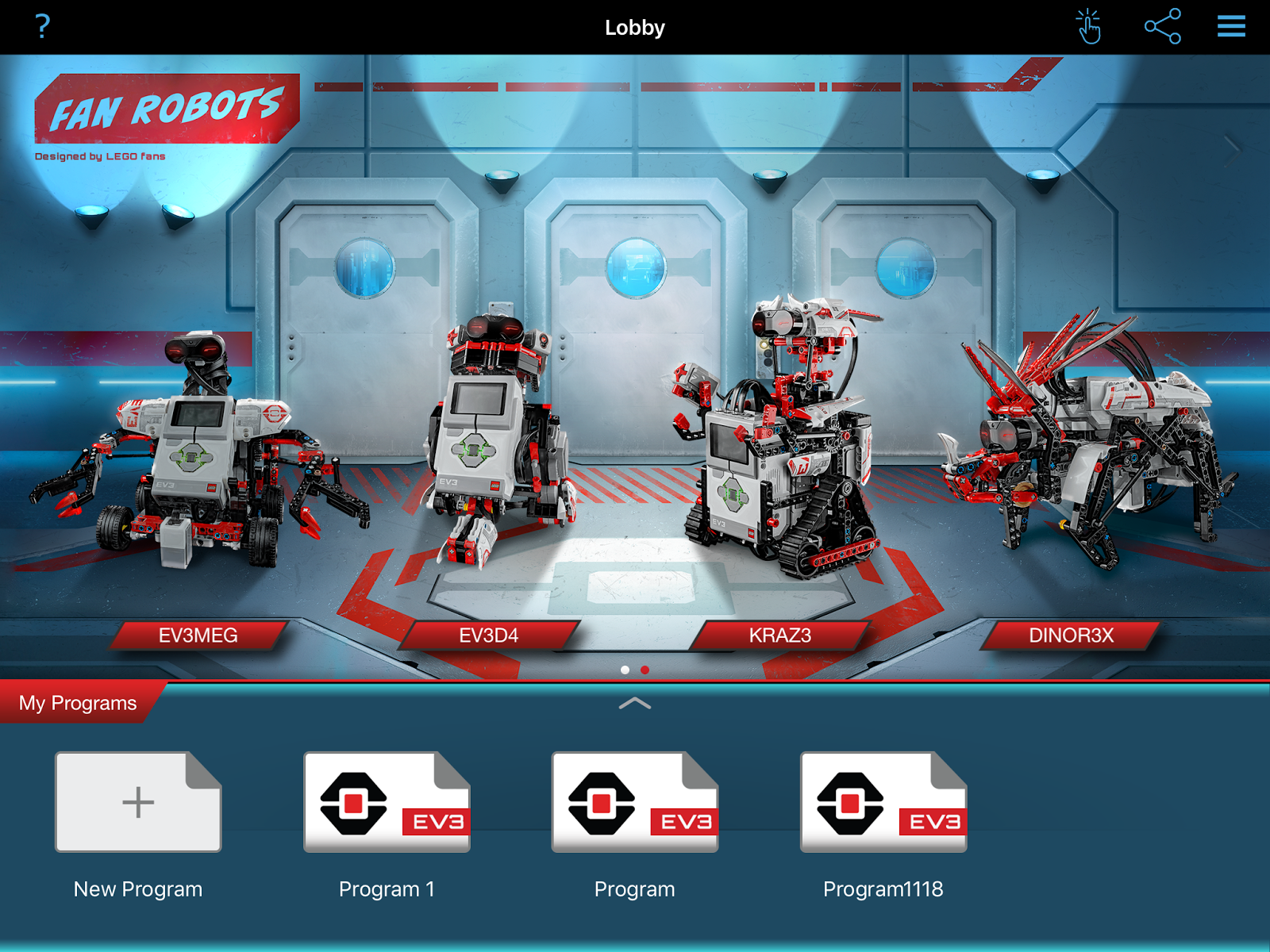Open the Program 1 EV3 file icon
This screenshot has height=952, width=1270.
(387, 802)
